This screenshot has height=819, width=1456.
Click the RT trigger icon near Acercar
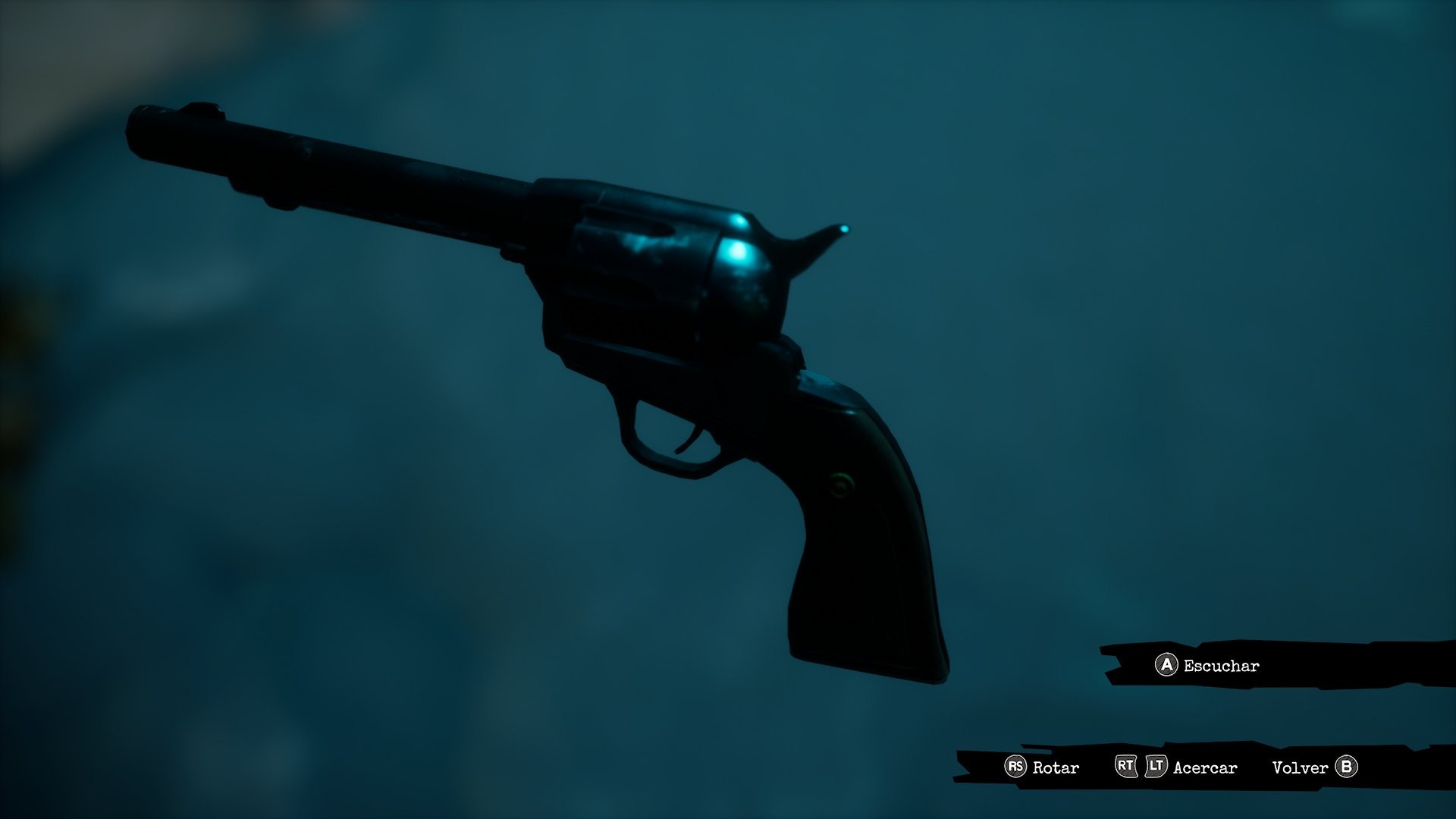click(x=1125, y=767)
